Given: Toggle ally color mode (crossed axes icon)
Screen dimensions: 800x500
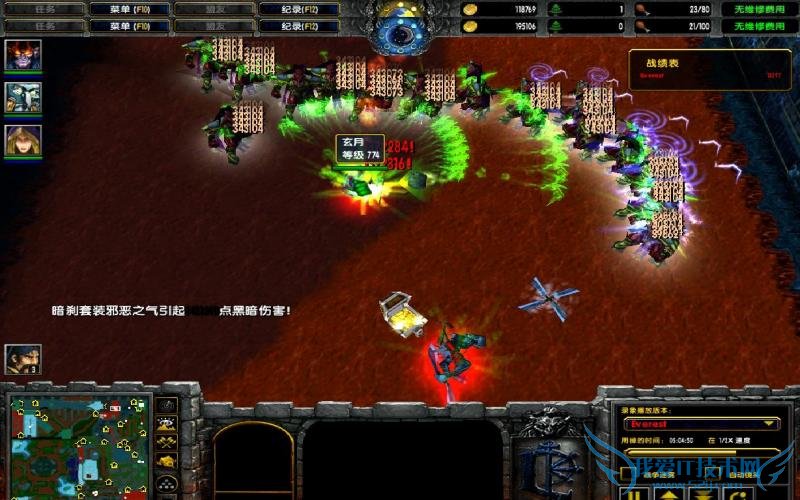Looking at the screenshot, I should click(168, 441).
